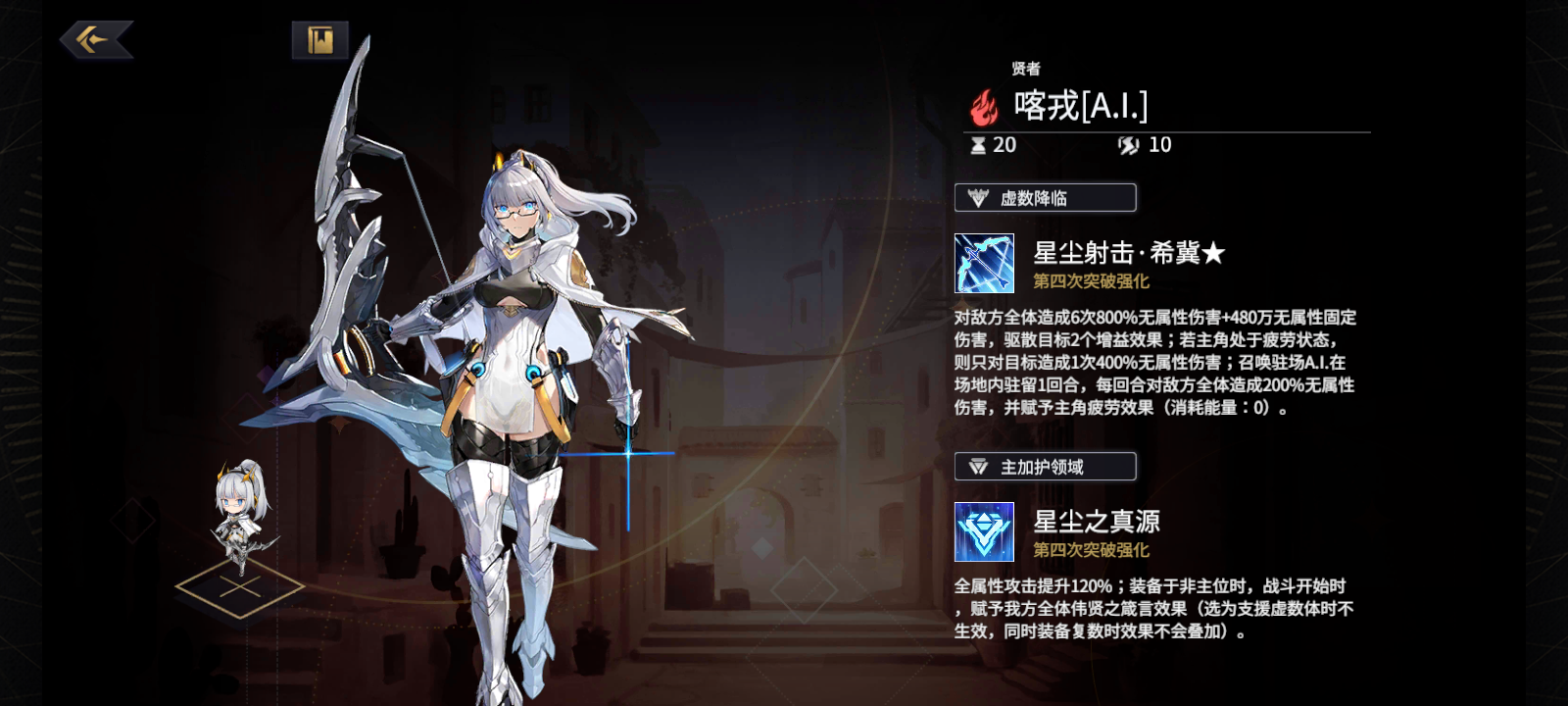Tap the back arrow to leave this screen
This screenshot has width=1568, height=706.
tap(98, 39)
